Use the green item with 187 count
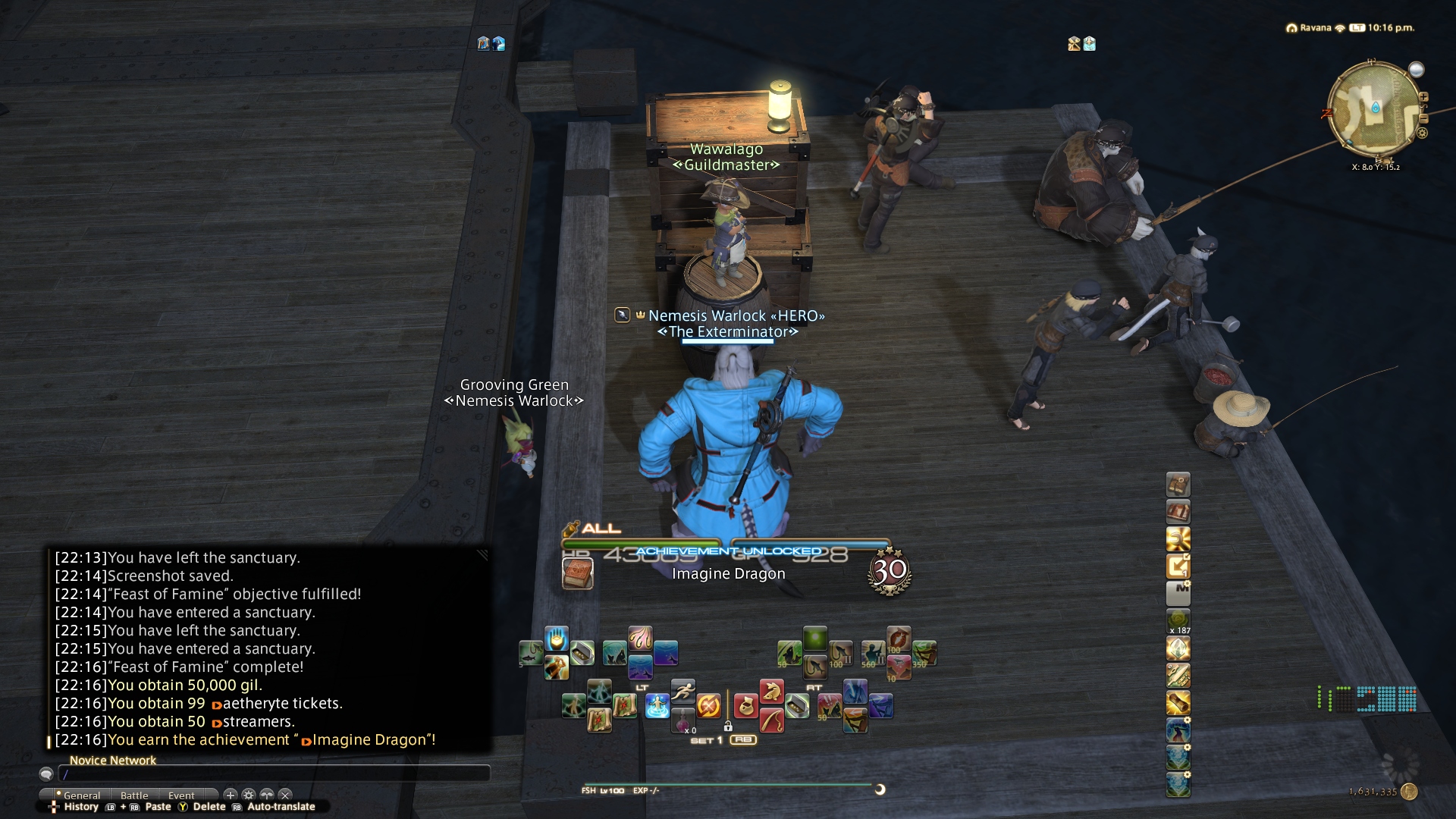 (x=1178, y=621)
